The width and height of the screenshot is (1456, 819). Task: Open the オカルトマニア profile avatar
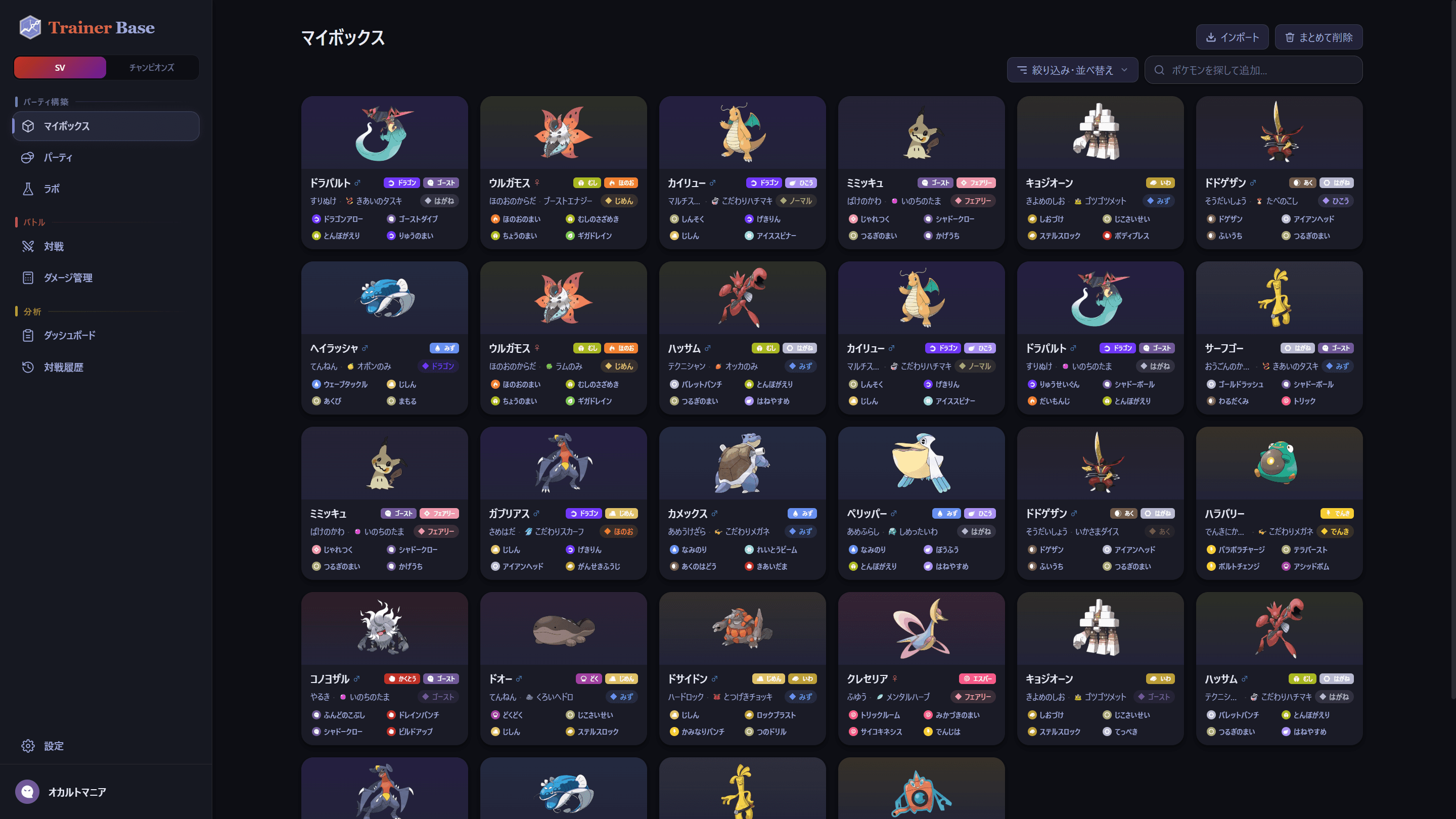click(x=27, y=792)
